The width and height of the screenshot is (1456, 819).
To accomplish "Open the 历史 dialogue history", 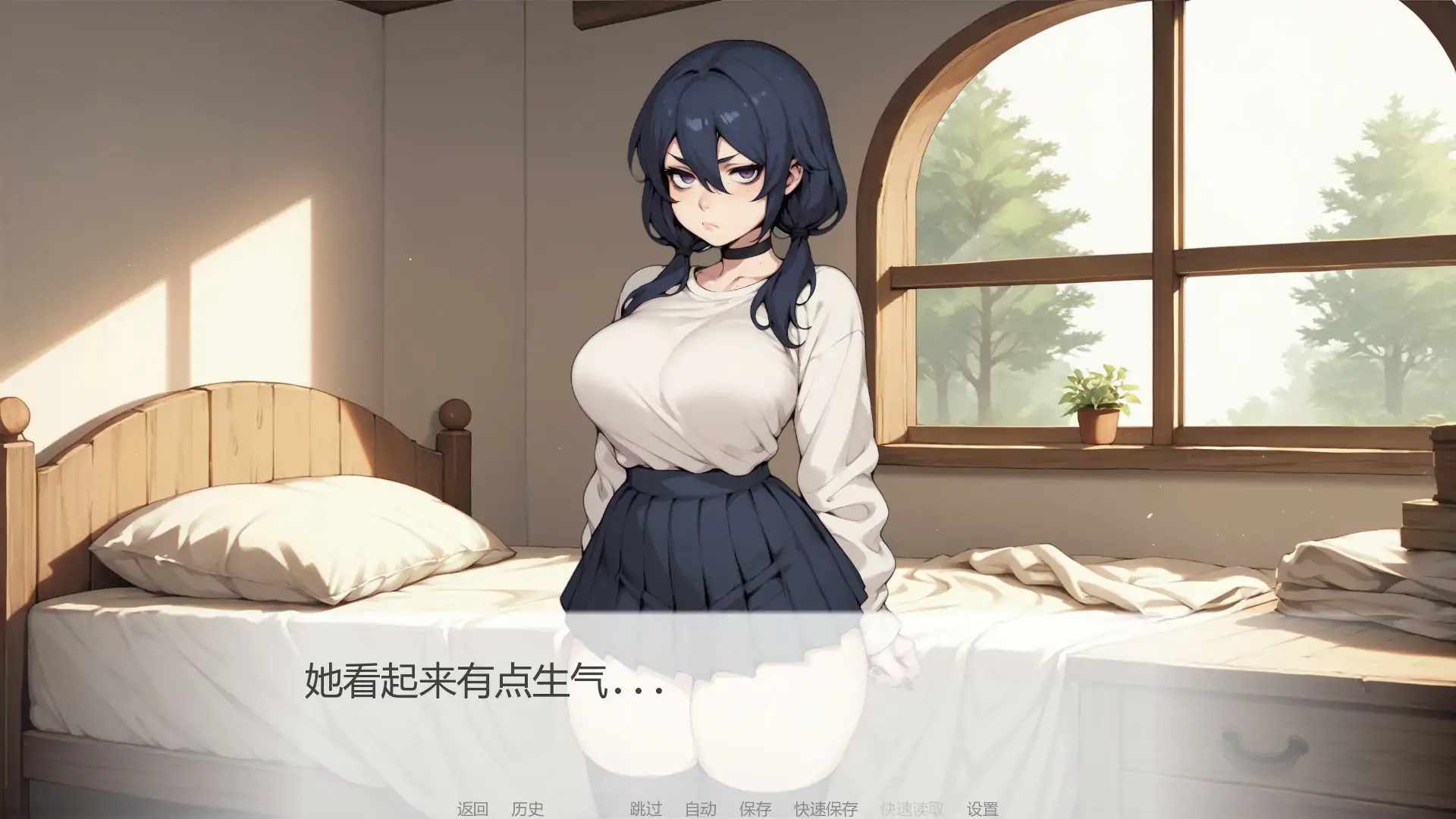I will pyautogui.click(x=530, y=808).
